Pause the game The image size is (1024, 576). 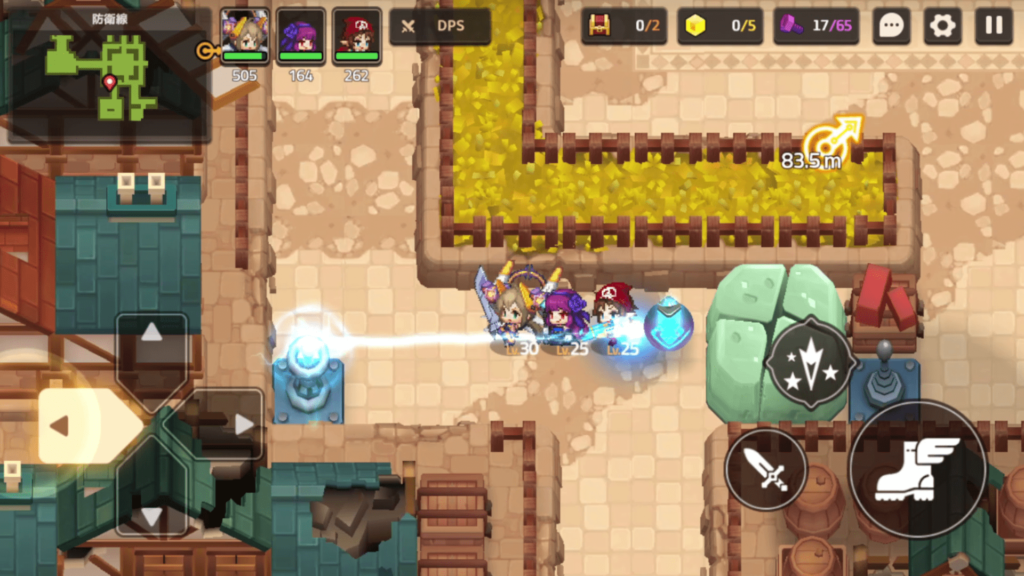[x=994, y=26]
